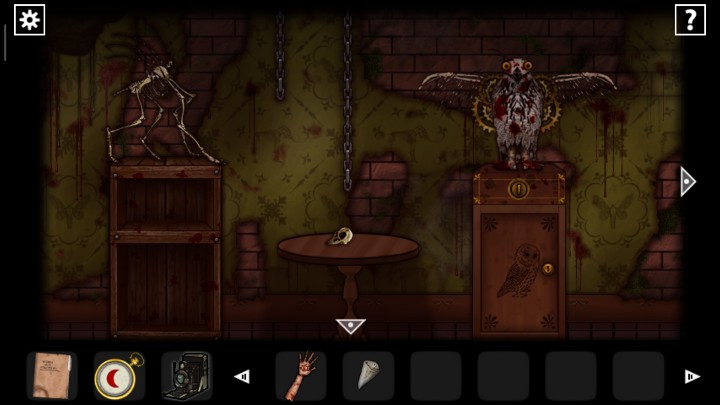Screen dimensions: 720x405
Task: Select the white tooth shard item
Action: 367,376
